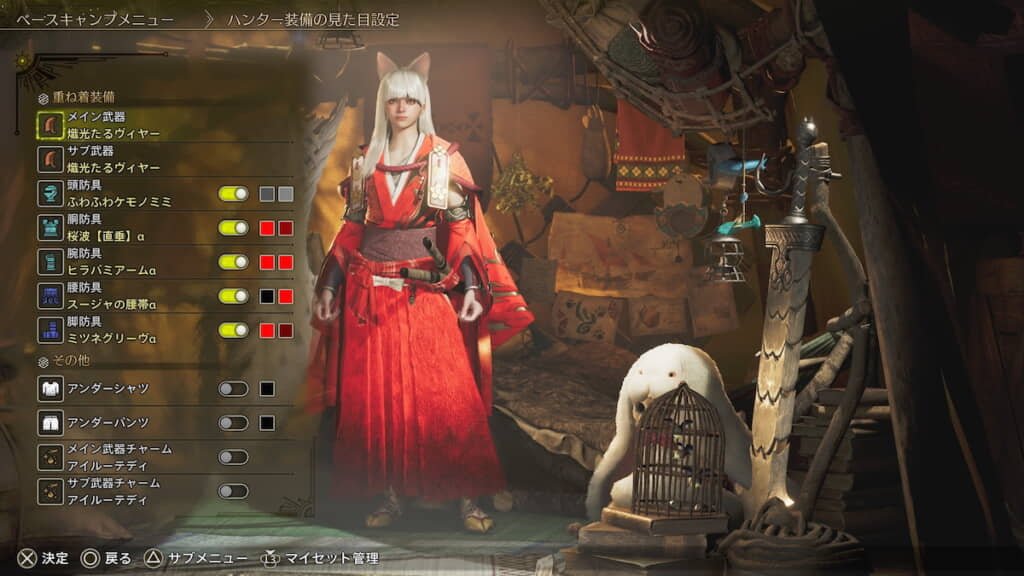This screenshot has width=1024, height=576.
Task: Click the アンダーシャツ black color swatch
Action: [267, 389]
